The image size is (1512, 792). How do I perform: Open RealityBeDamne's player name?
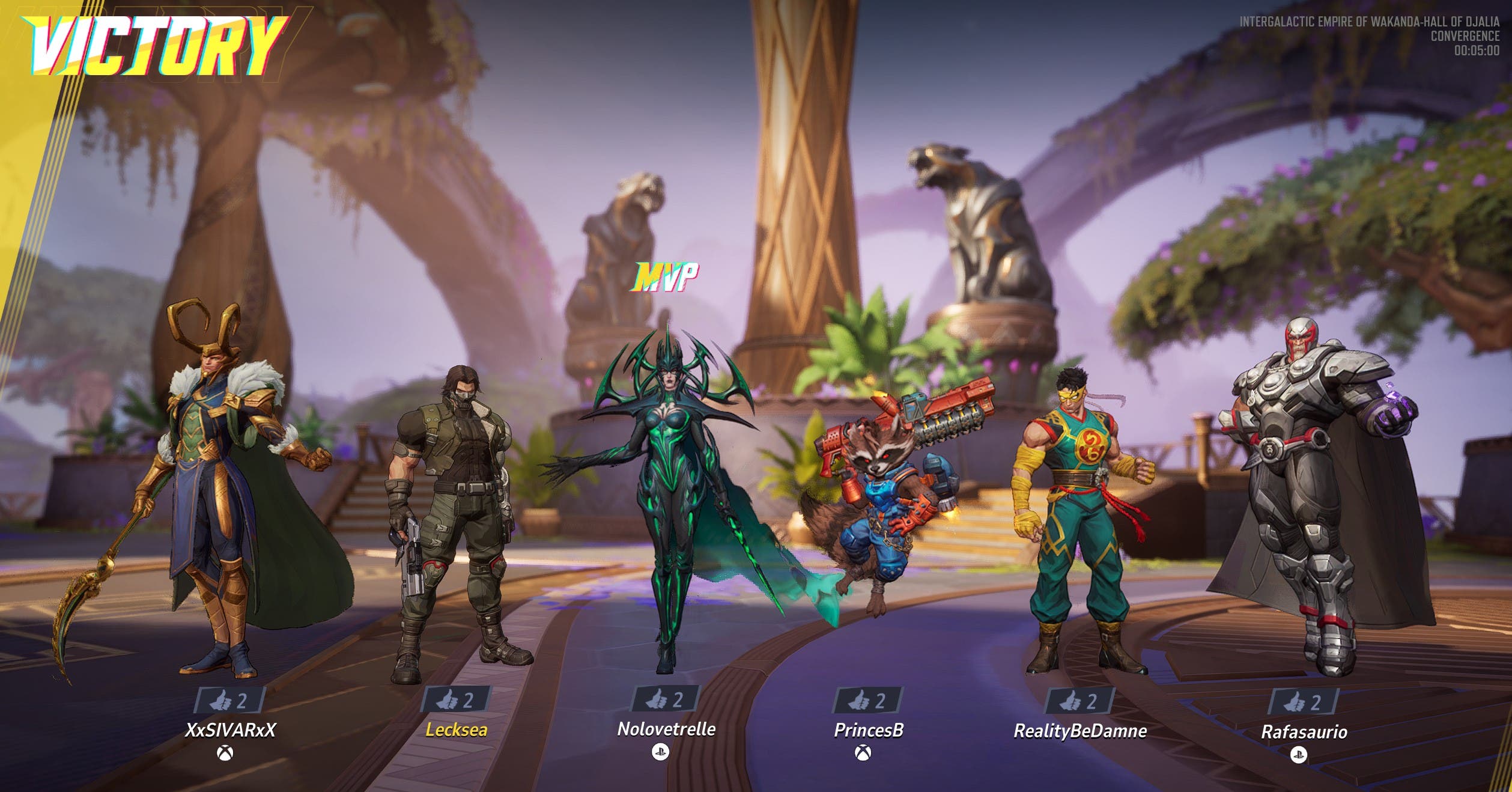pyautogui.click(x=1080, y=731)
